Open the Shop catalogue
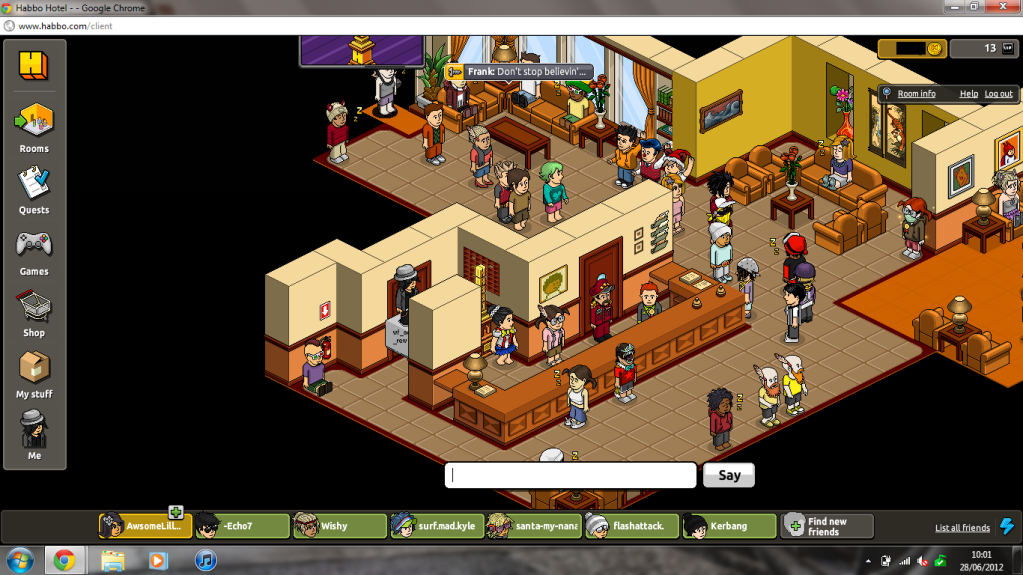 (34, 311)
